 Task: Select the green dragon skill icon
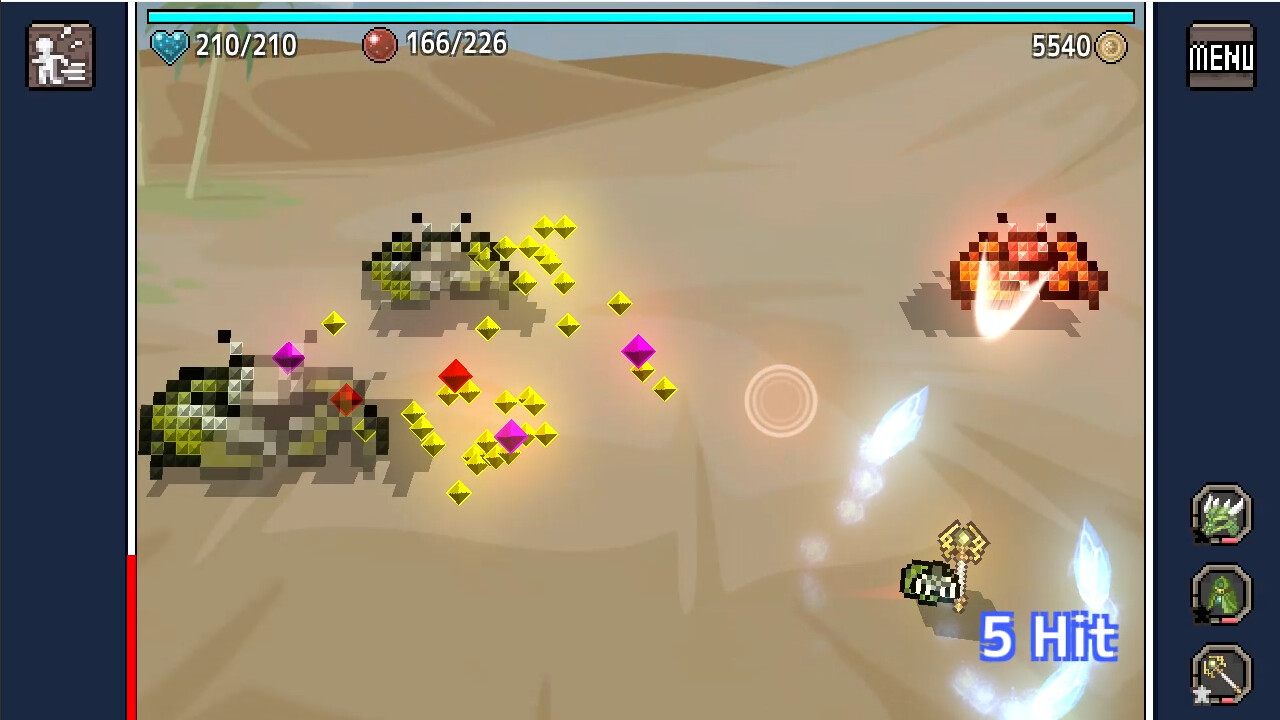point(1220,513)
